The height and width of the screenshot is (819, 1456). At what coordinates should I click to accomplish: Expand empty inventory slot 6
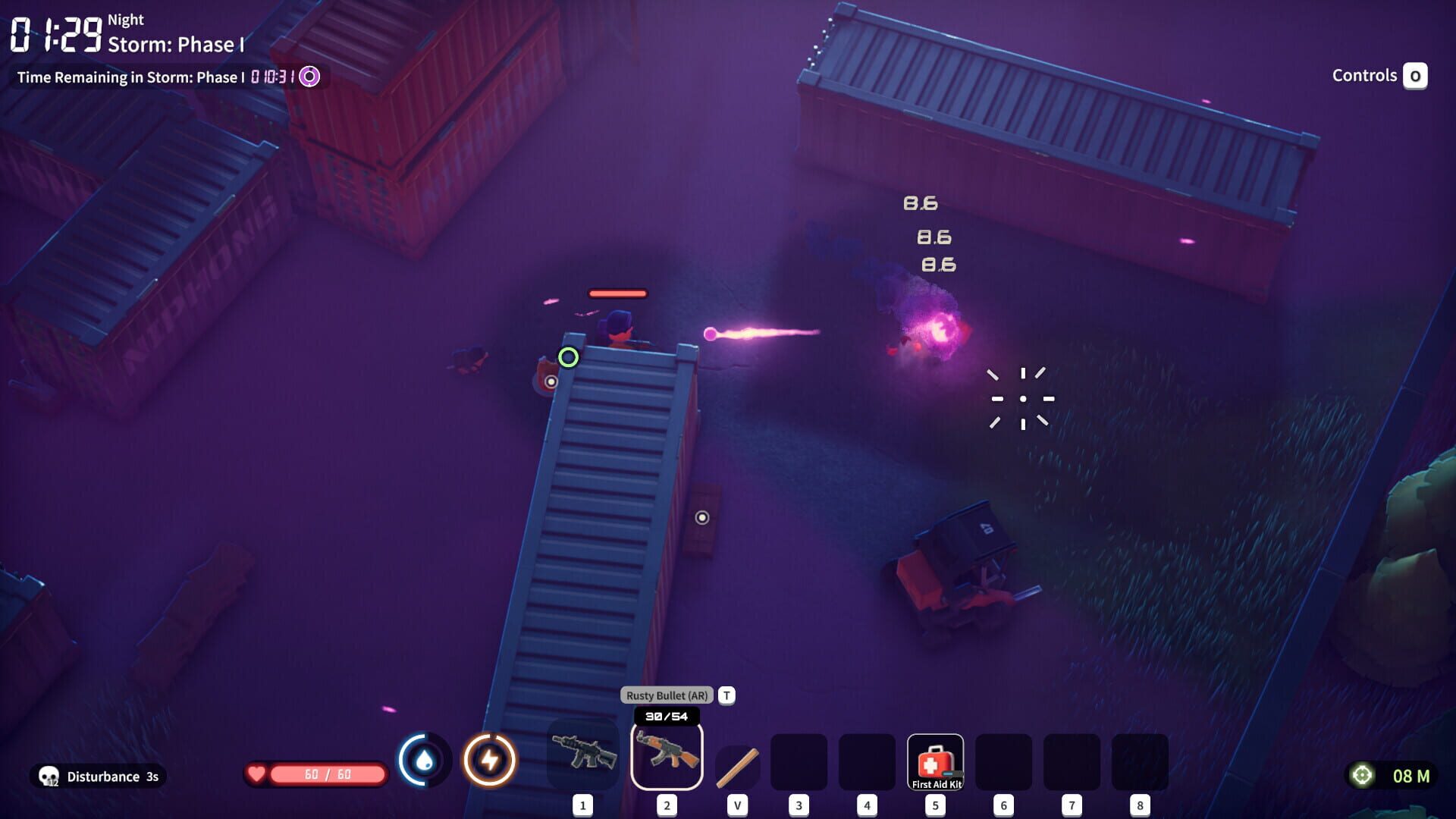coord(1003,761)
